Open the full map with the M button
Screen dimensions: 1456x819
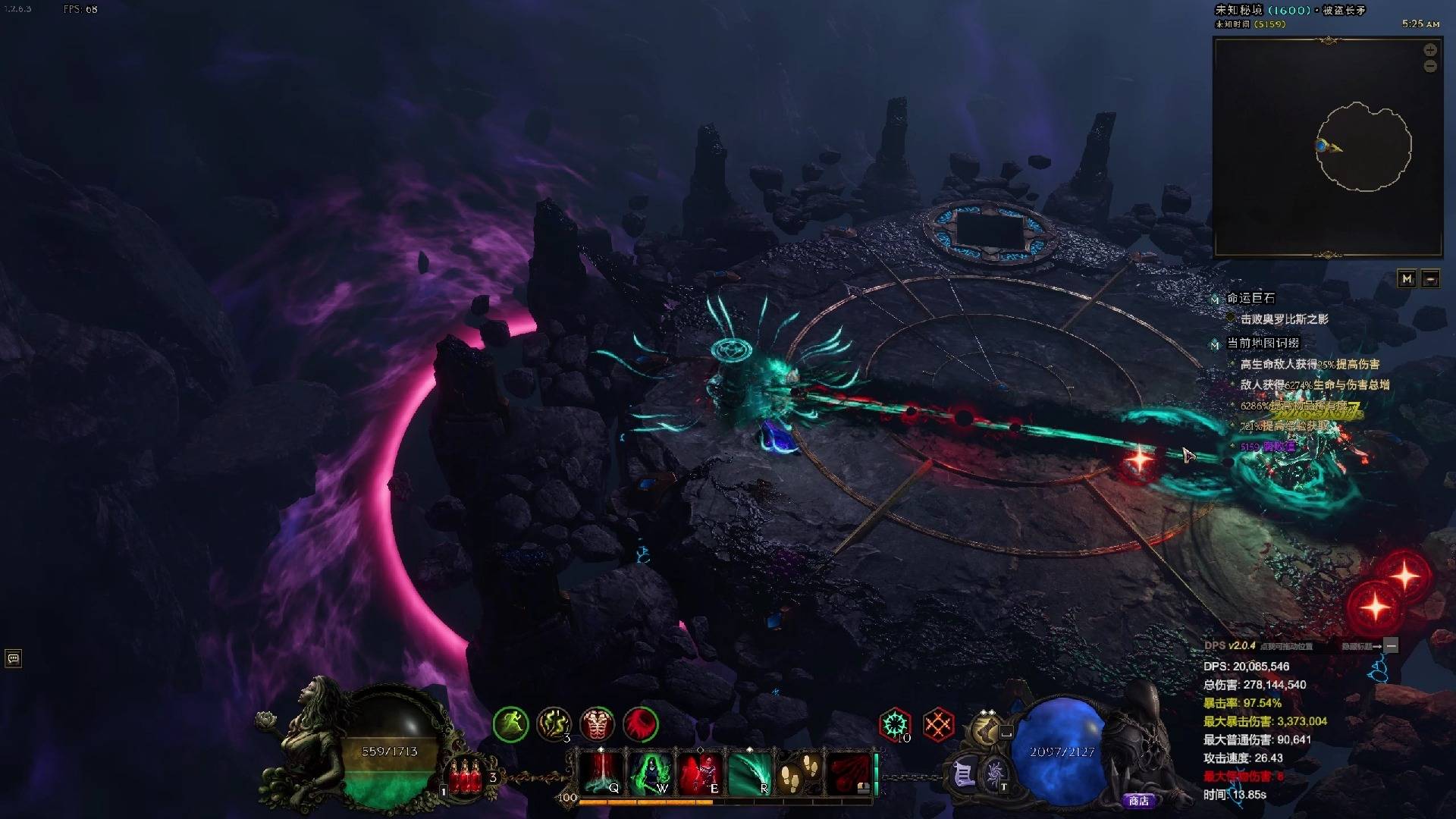1407,279
